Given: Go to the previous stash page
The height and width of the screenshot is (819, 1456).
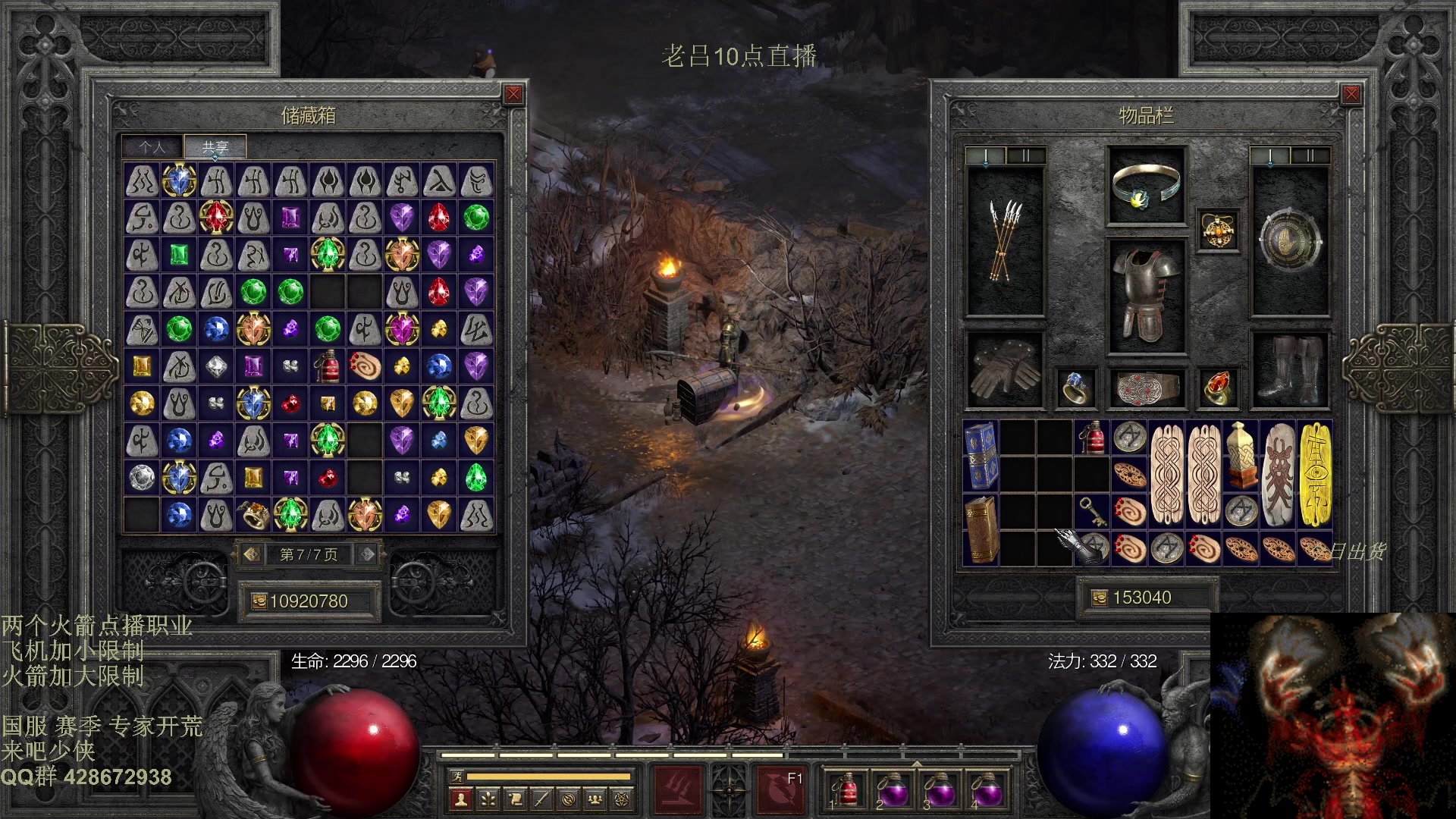Looking at the screenshot, I should 252,554.
